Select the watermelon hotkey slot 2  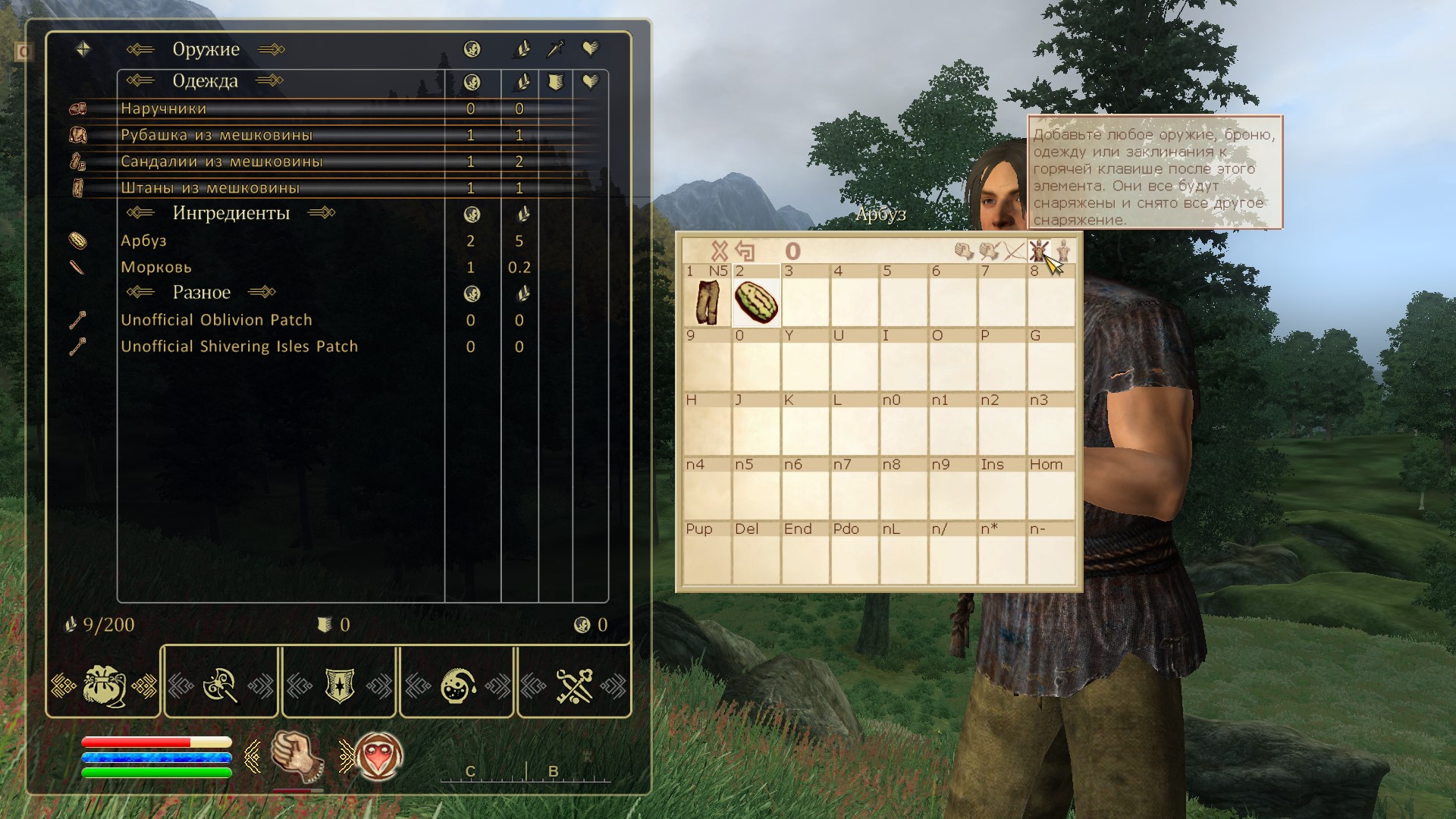[756, 302]
